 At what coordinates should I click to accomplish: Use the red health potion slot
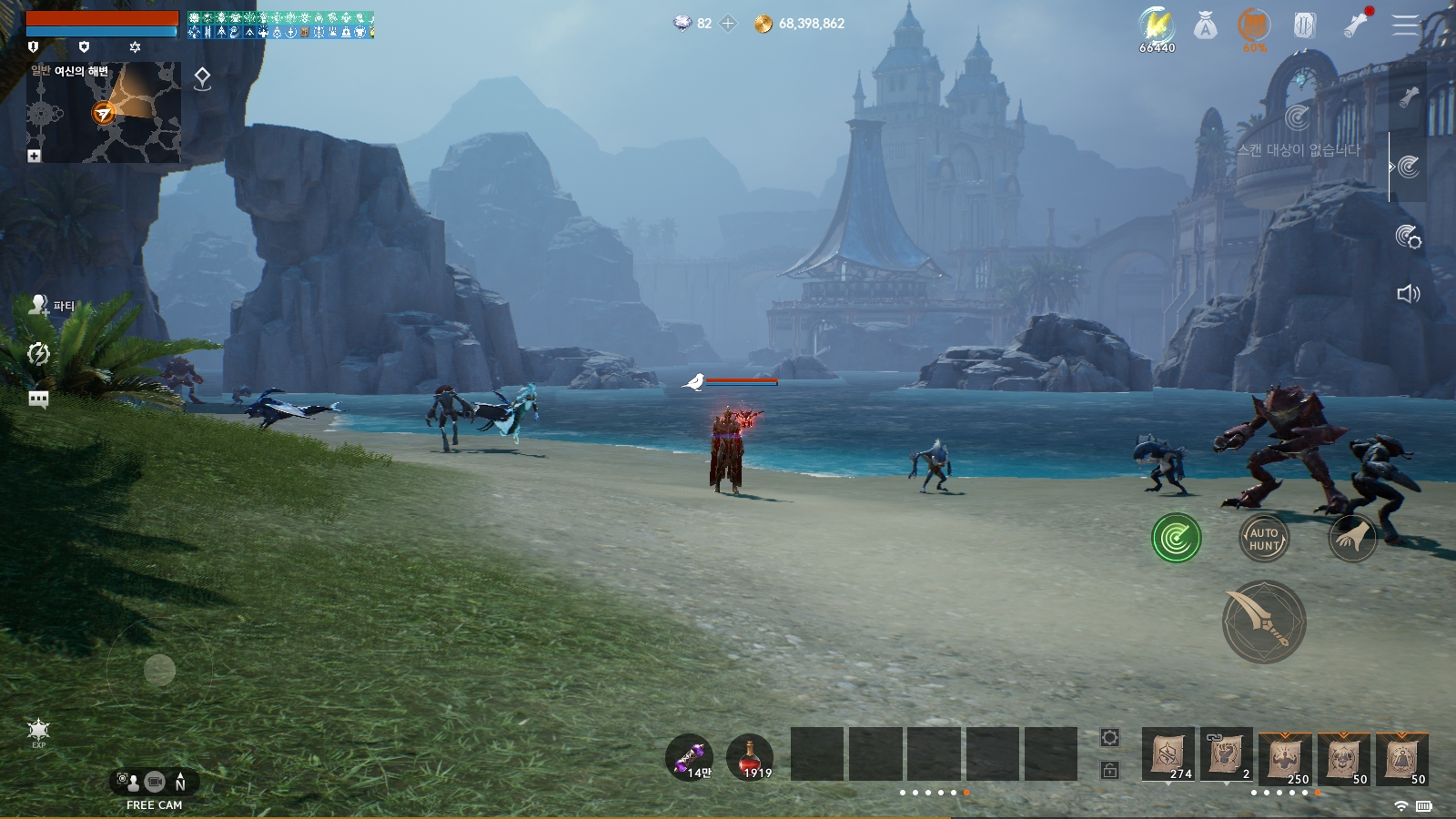tap(750, 757)
